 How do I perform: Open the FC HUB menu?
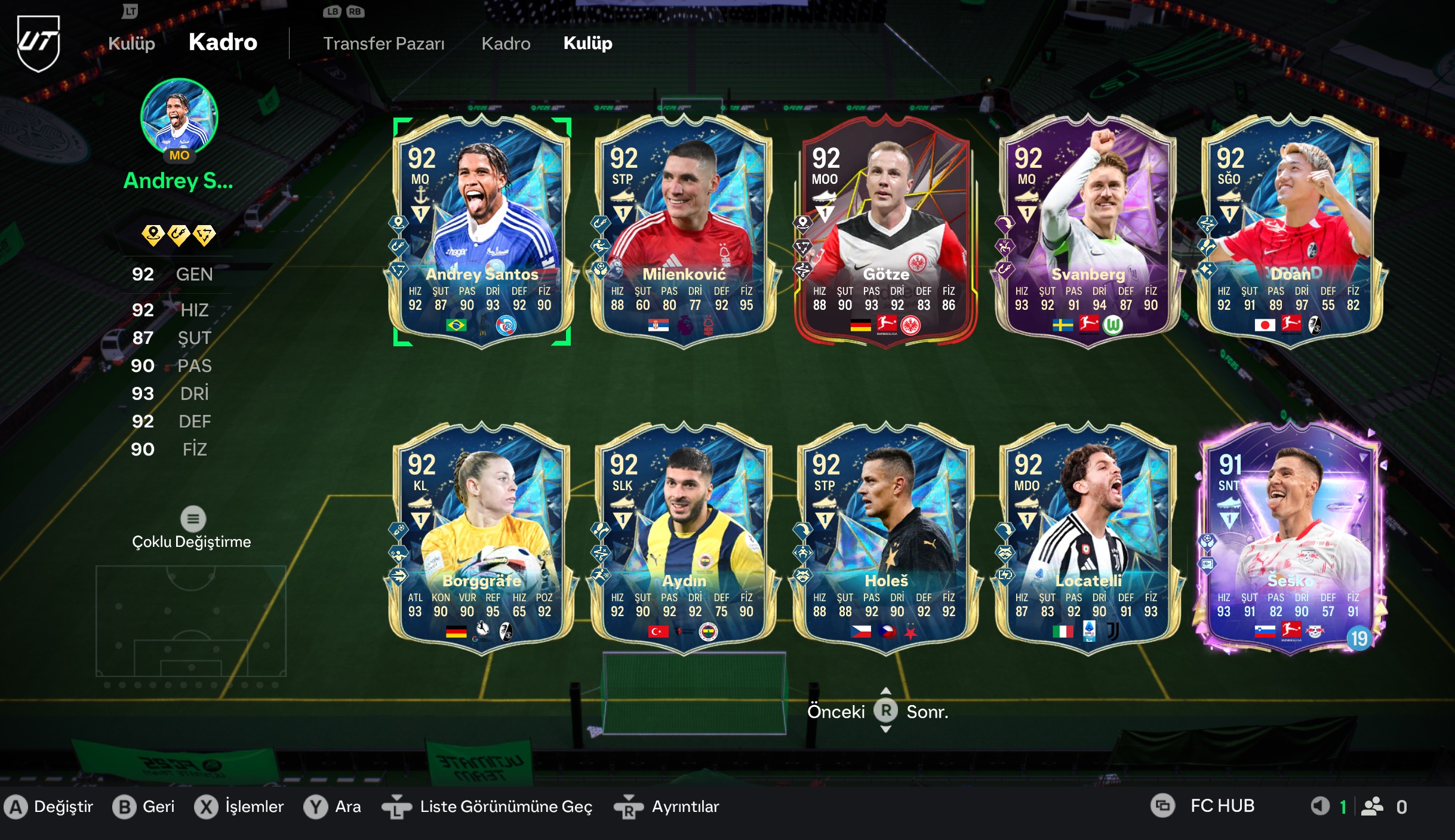pyautogui.click(x=1222, y=806)
